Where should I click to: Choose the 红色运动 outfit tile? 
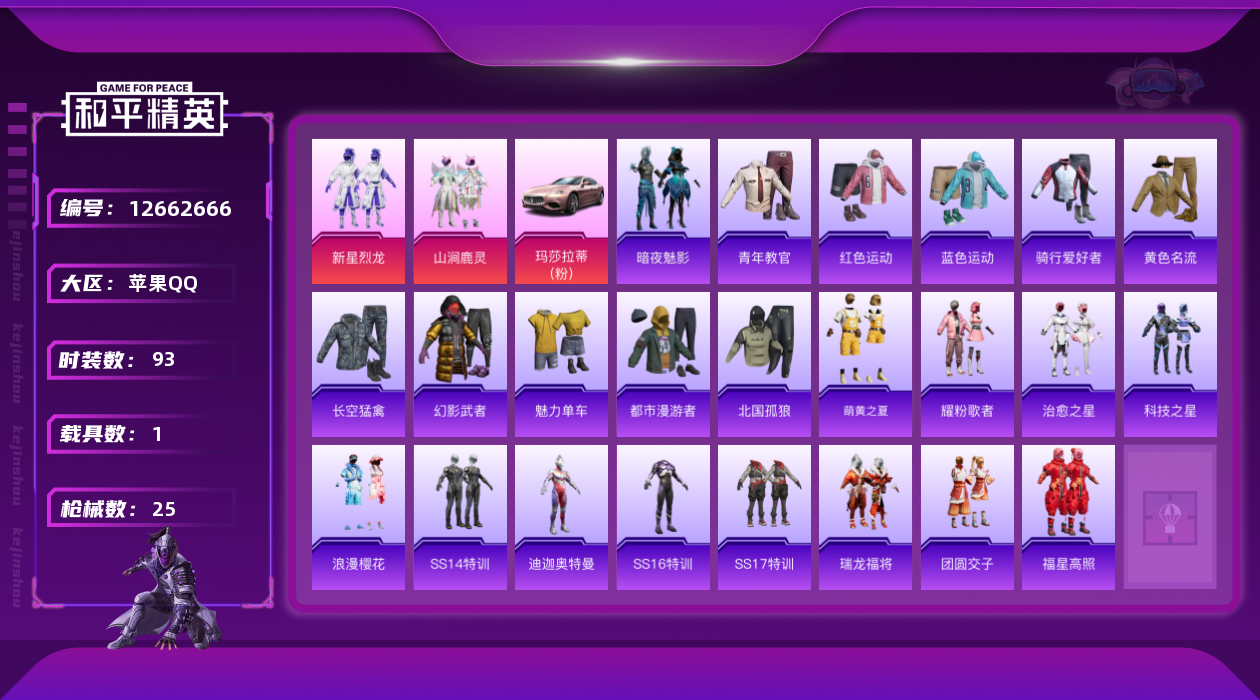click(x=865, y=211)
